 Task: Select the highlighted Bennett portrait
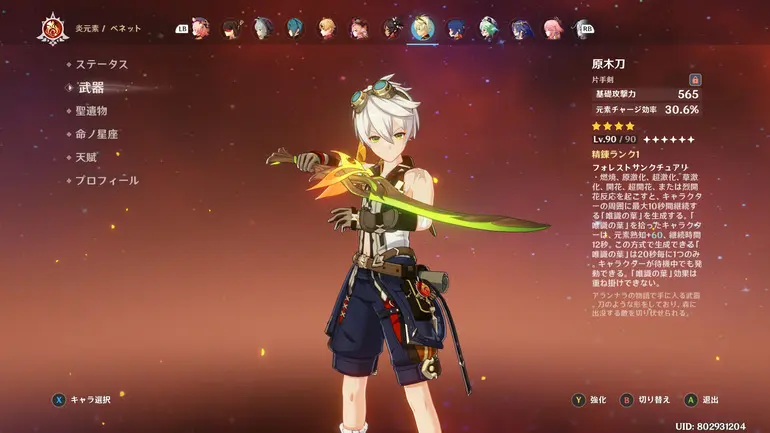(x=422, y=28)
